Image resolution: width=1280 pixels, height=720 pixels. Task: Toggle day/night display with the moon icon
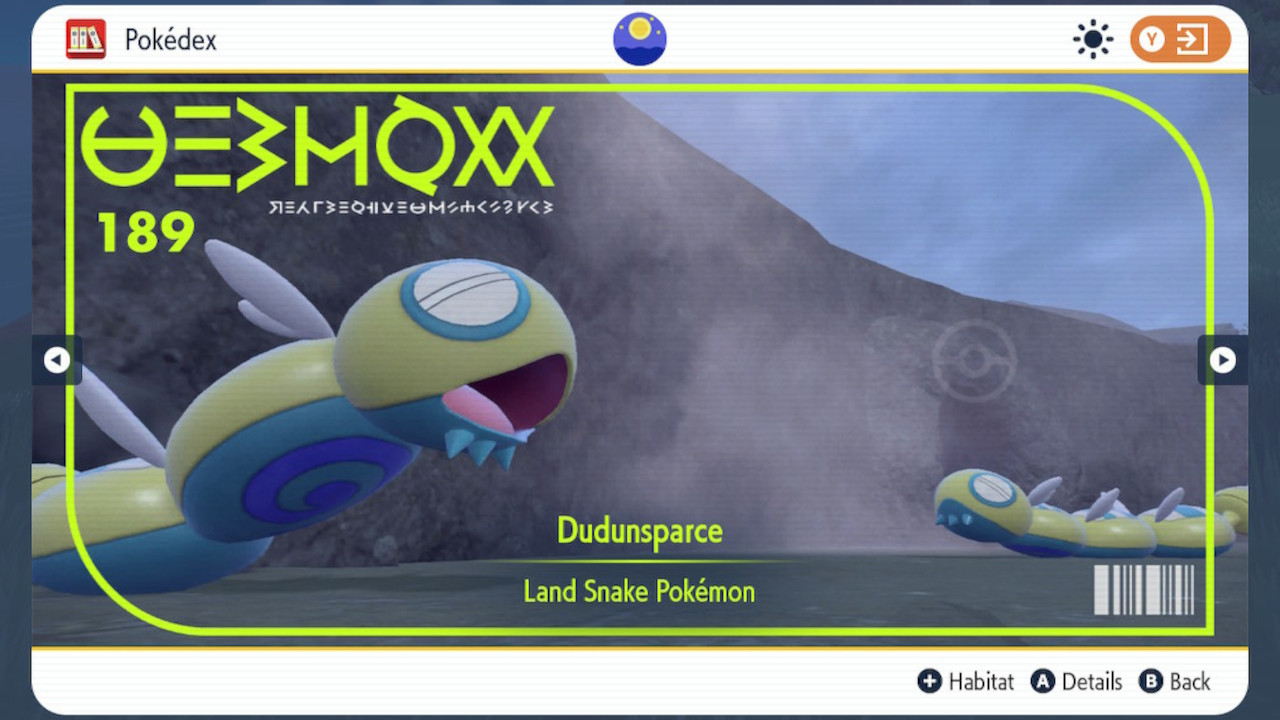(x=639, y=38)
